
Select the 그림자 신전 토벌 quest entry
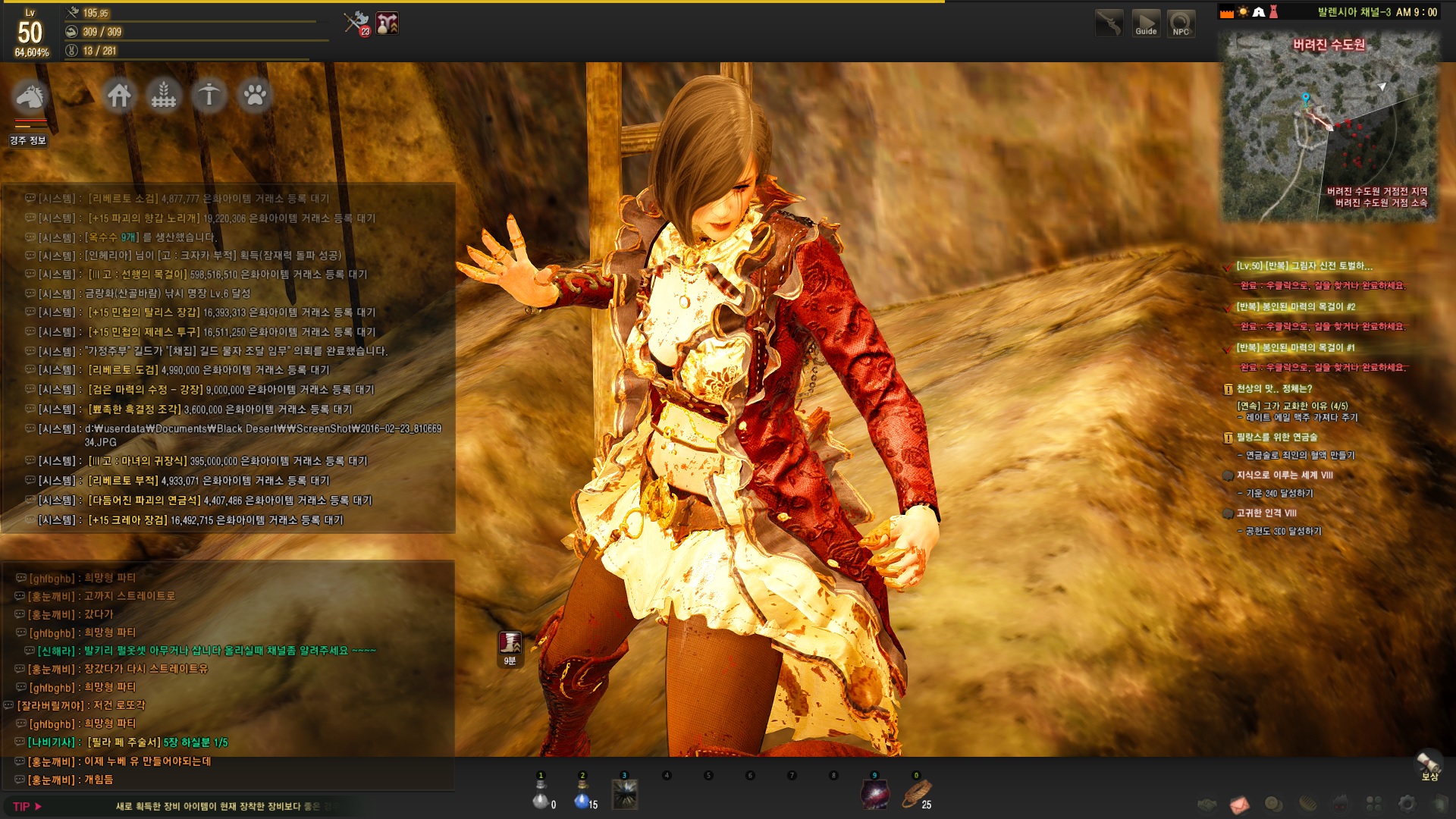coord(1304,266)
